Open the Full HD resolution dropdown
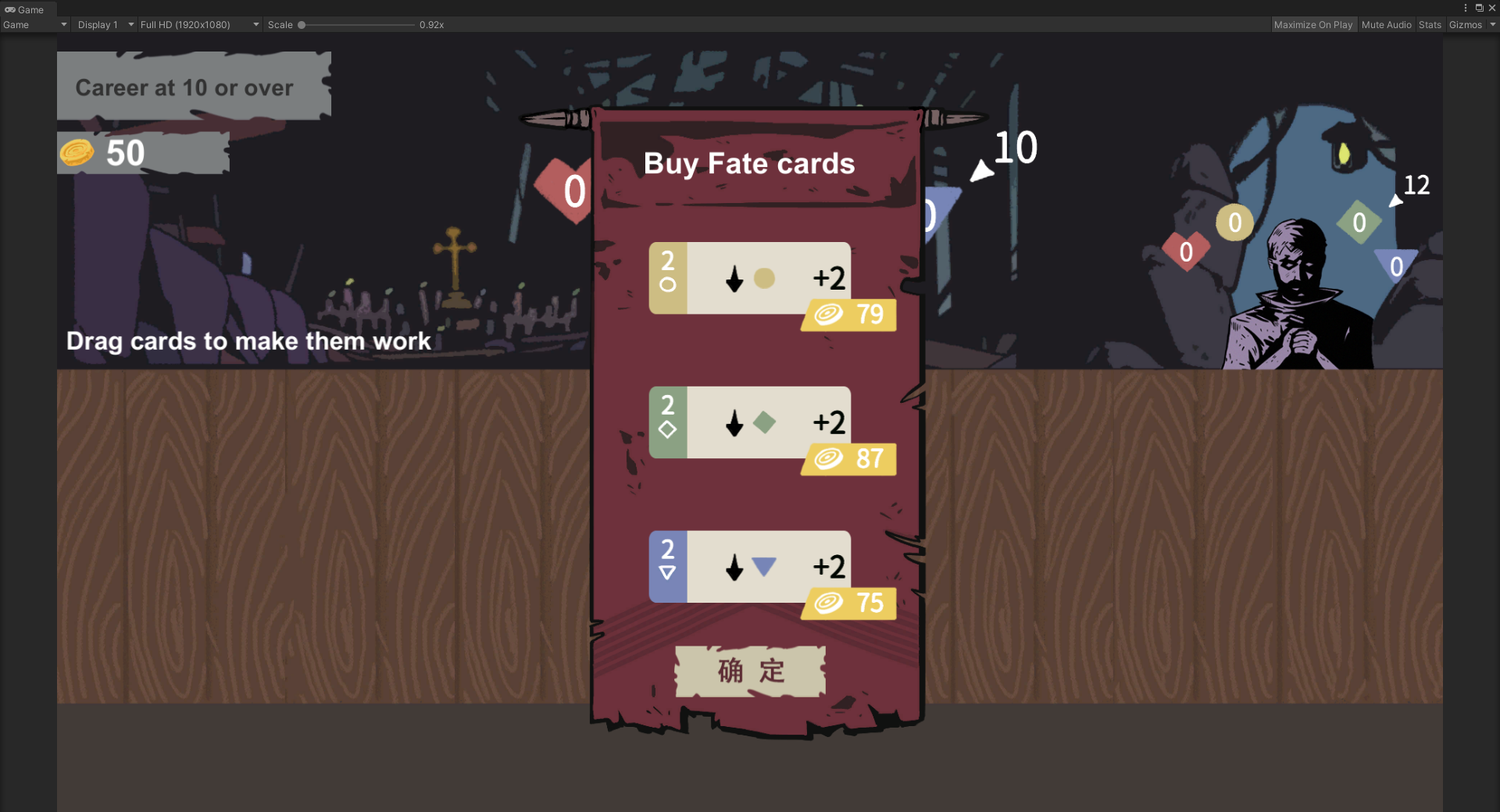 click(197, 24)
